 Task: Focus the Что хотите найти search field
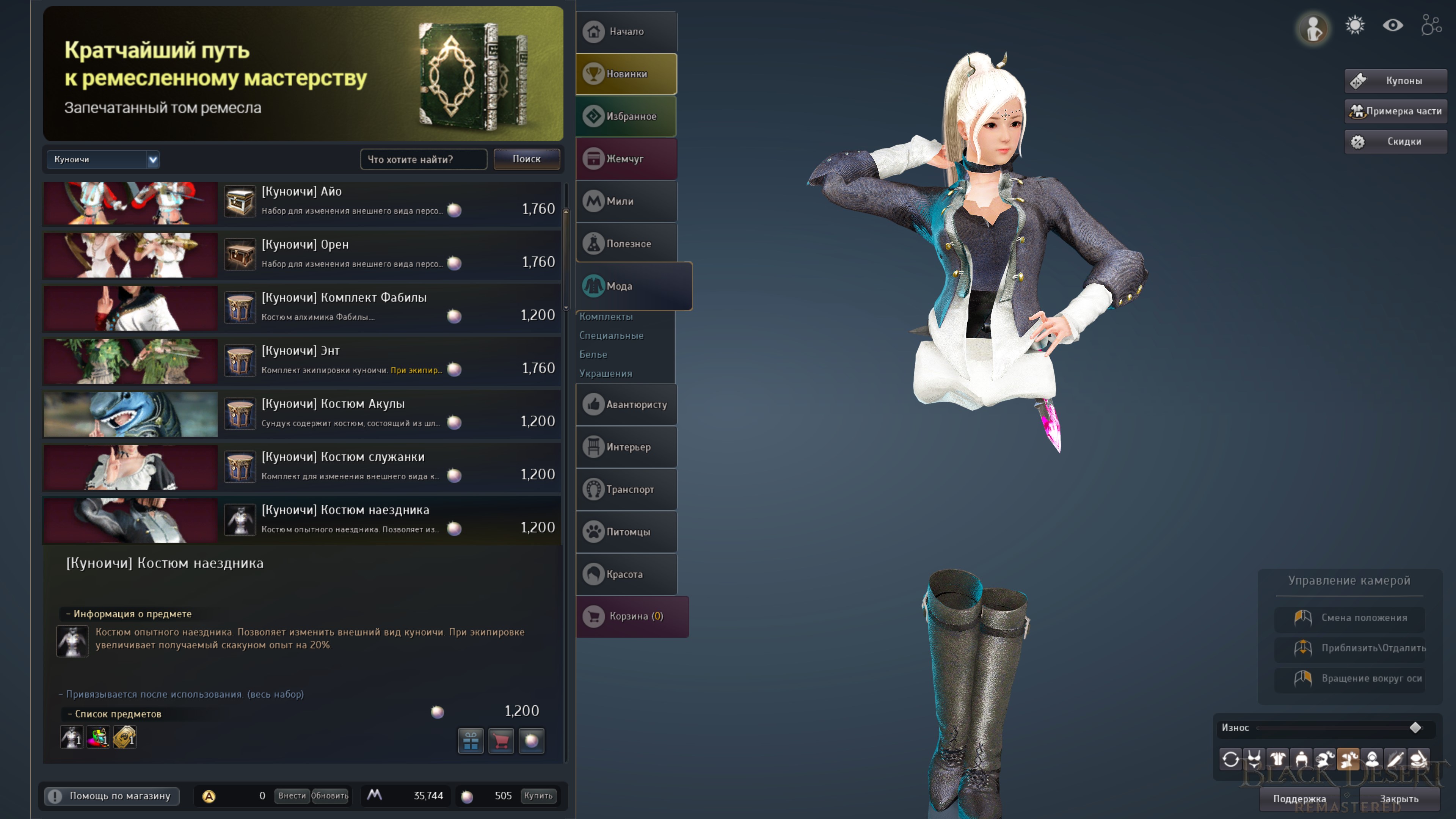[x=423, y=159]
